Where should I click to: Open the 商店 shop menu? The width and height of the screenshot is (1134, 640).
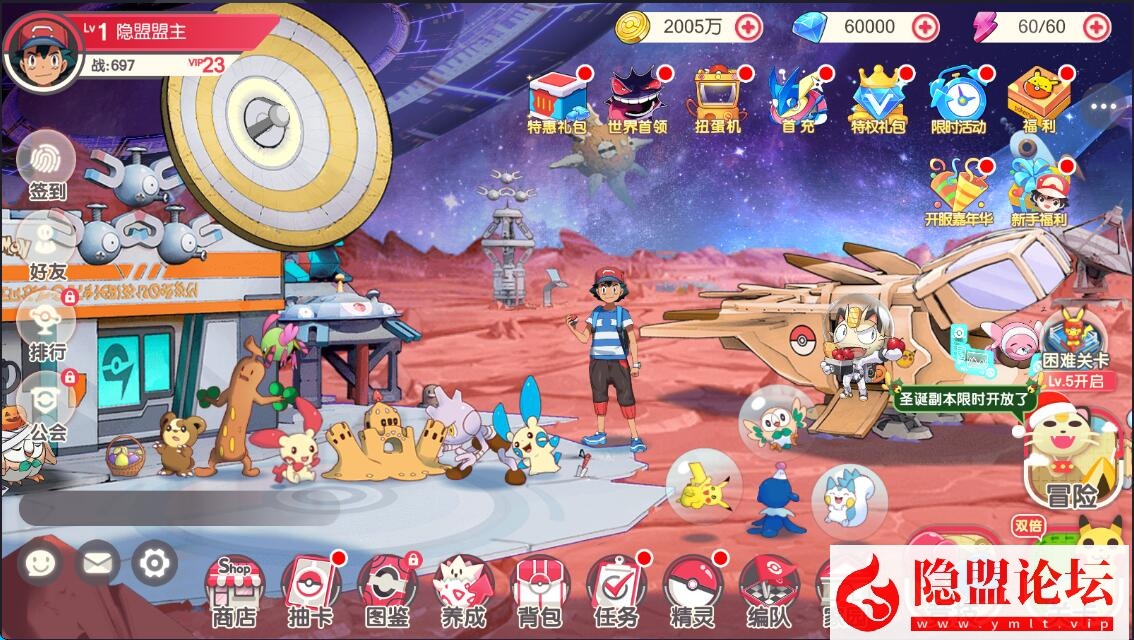(233, 589)
